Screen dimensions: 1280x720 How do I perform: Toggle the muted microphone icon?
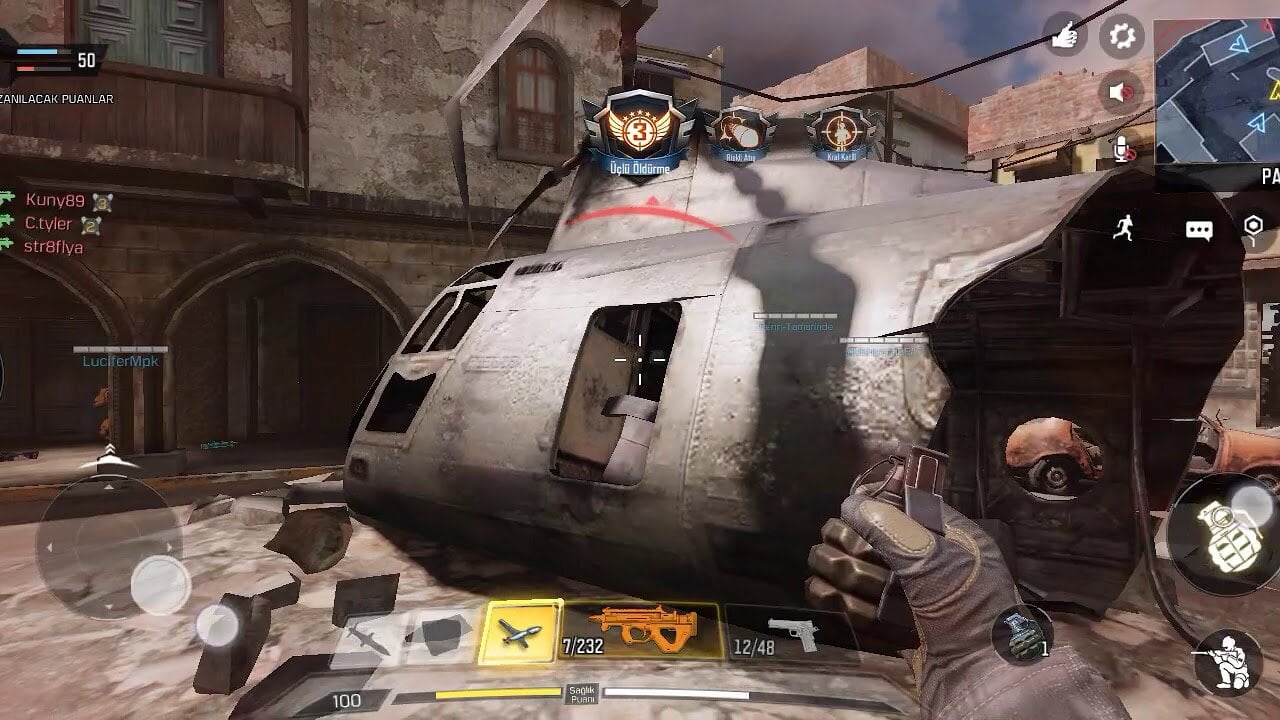click(1124, 149)
